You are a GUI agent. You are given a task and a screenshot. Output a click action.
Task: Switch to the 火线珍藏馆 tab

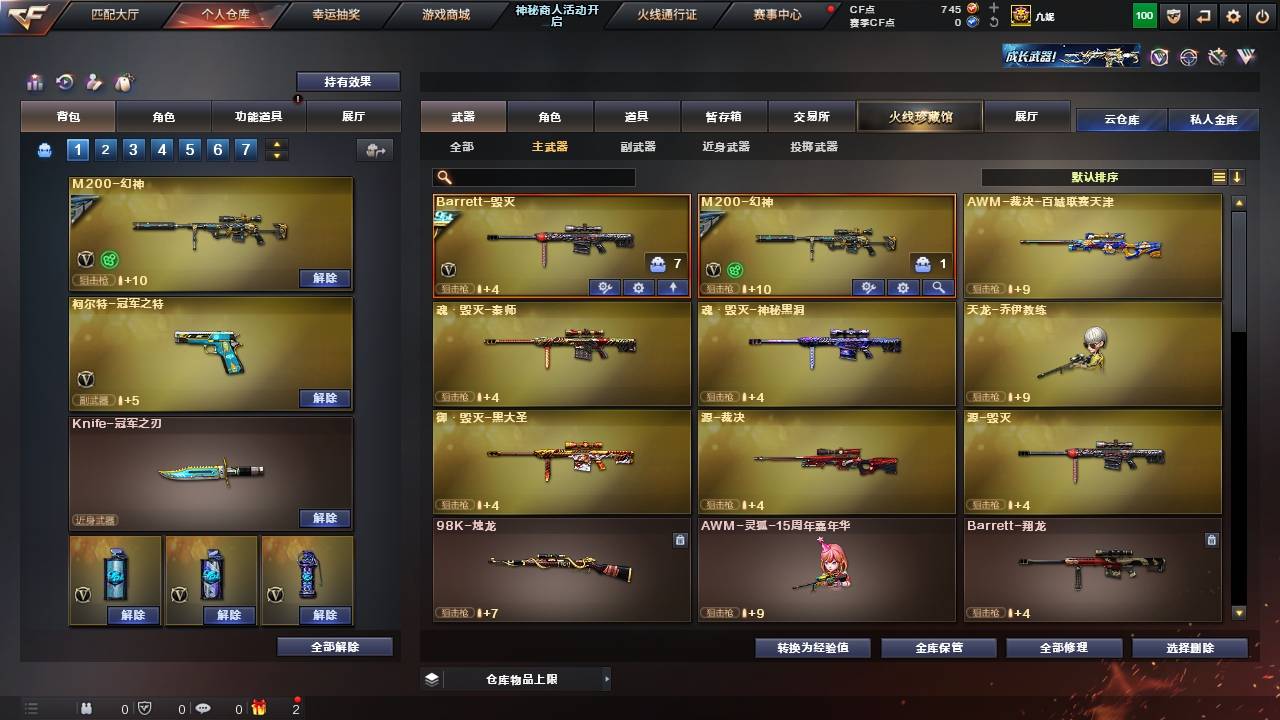tap(918, 116)
